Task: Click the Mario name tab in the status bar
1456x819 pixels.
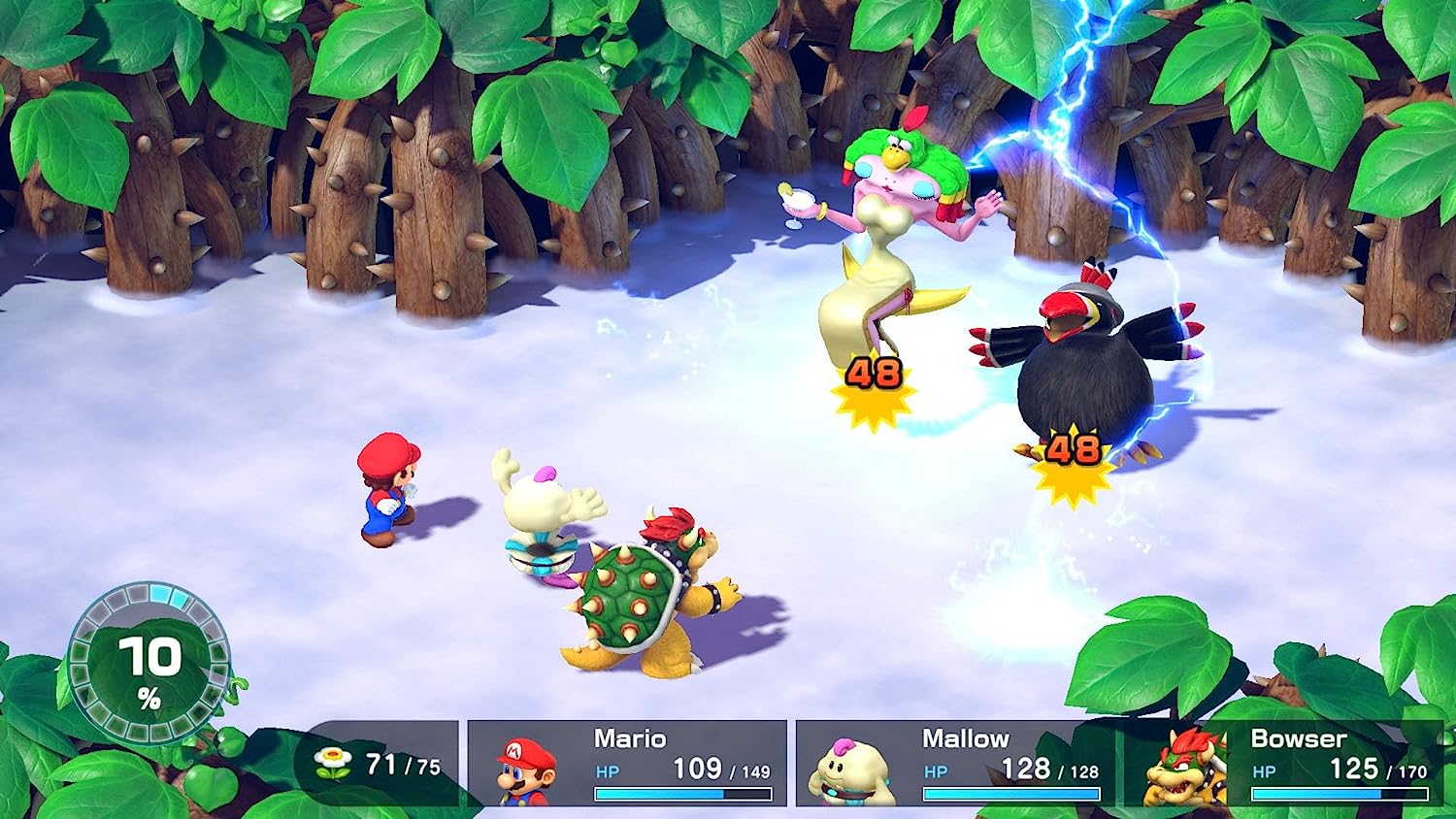Action: [x=631, y=739]
